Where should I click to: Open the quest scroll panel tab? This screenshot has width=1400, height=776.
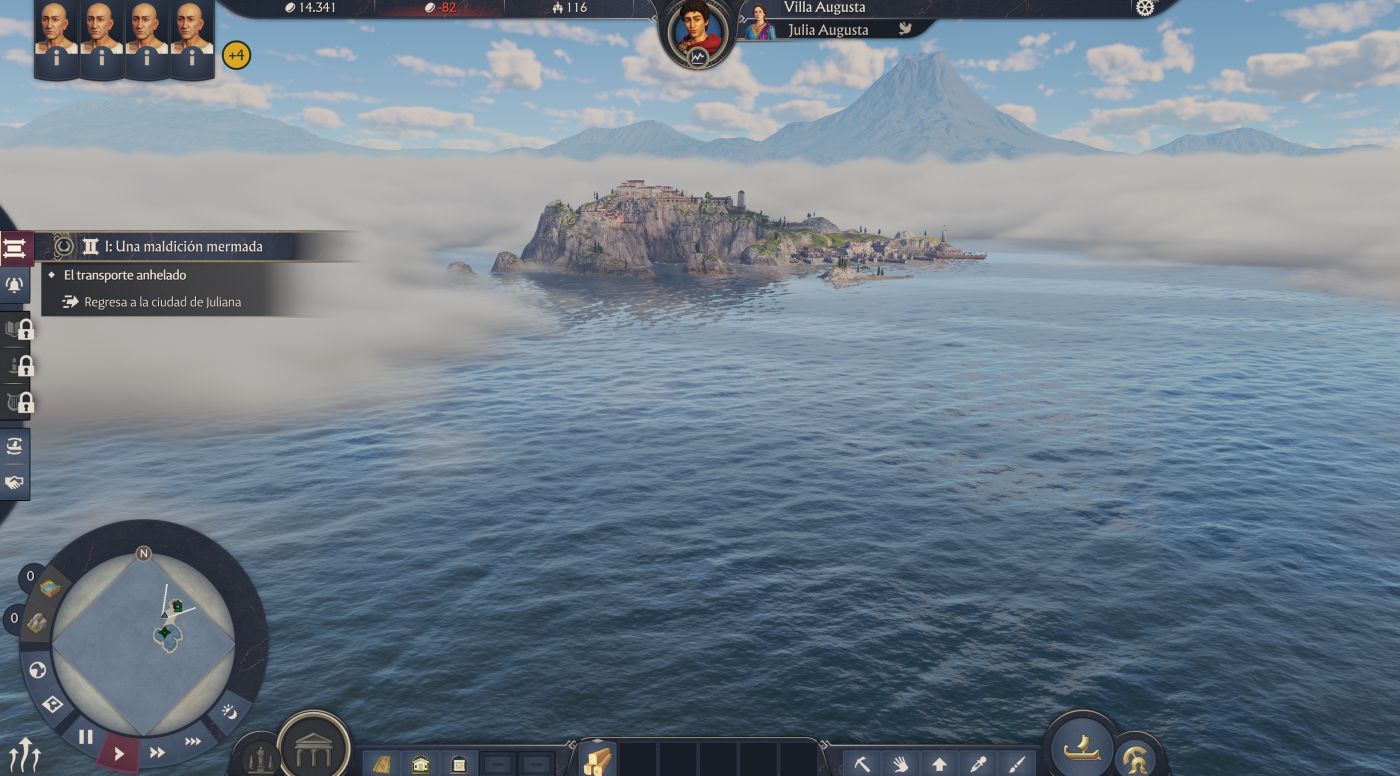[x=15, y=249]
